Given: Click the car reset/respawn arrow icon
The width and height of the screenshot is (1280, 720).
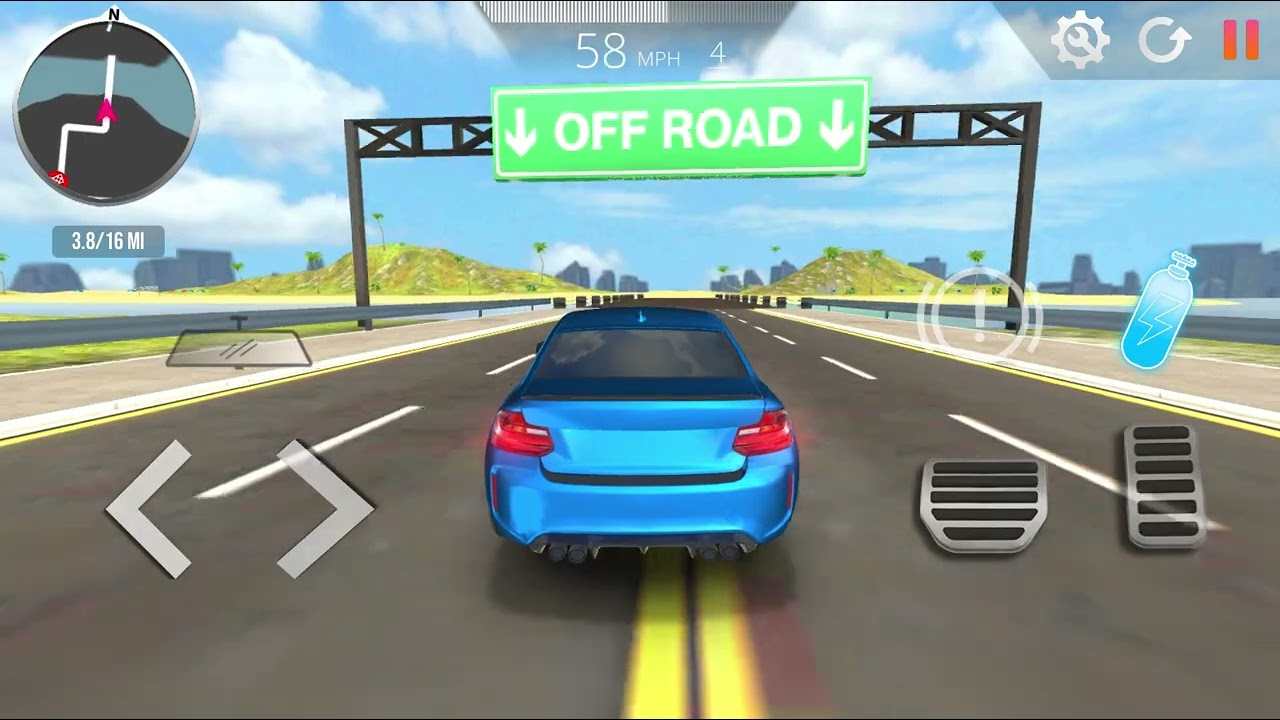Looking at the screenshot, I should [1163, 42].
